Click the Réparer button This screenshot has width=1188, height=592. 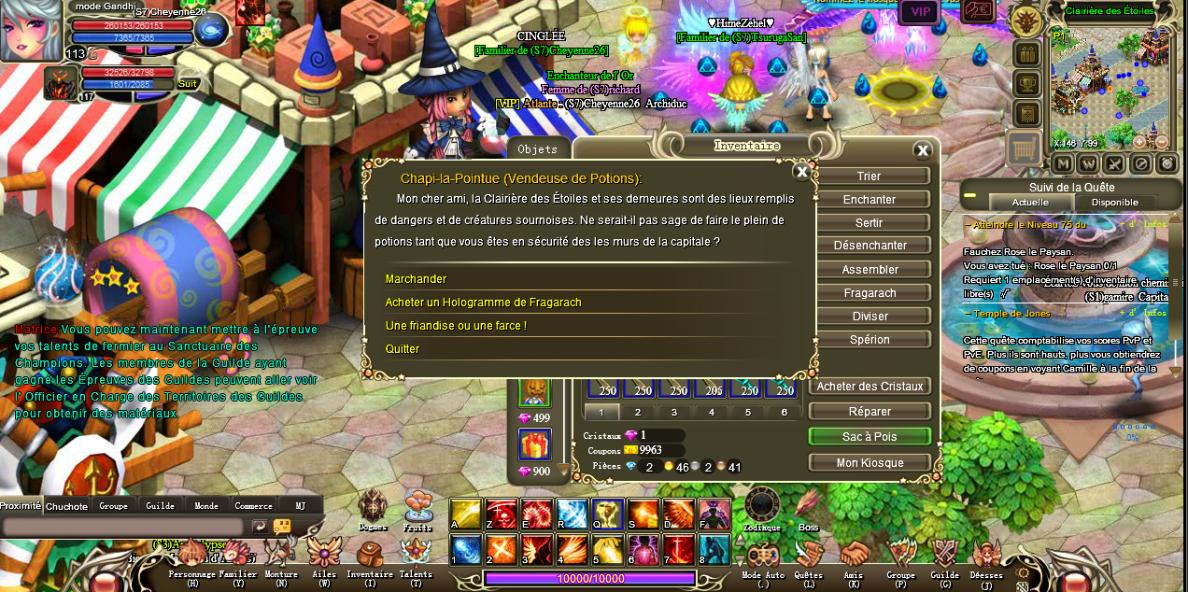click(869, 411)
